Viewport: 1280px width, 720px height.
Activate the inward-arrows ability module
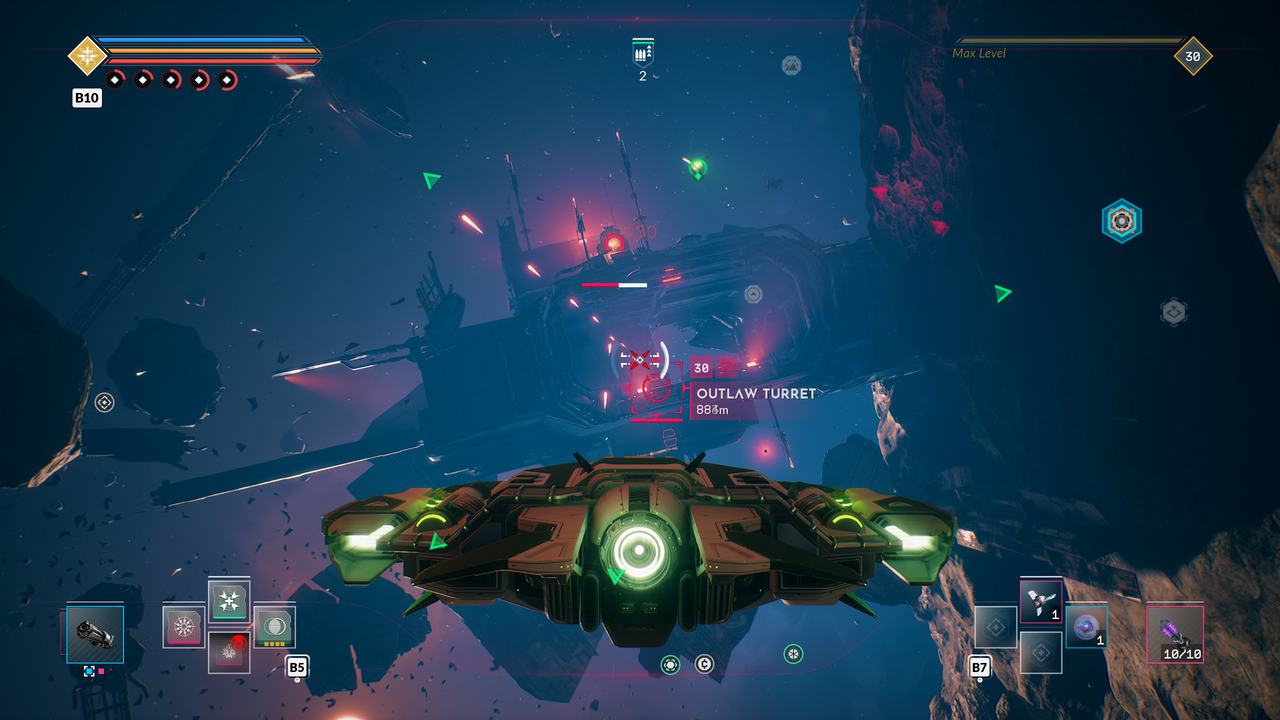pos(229,601)
